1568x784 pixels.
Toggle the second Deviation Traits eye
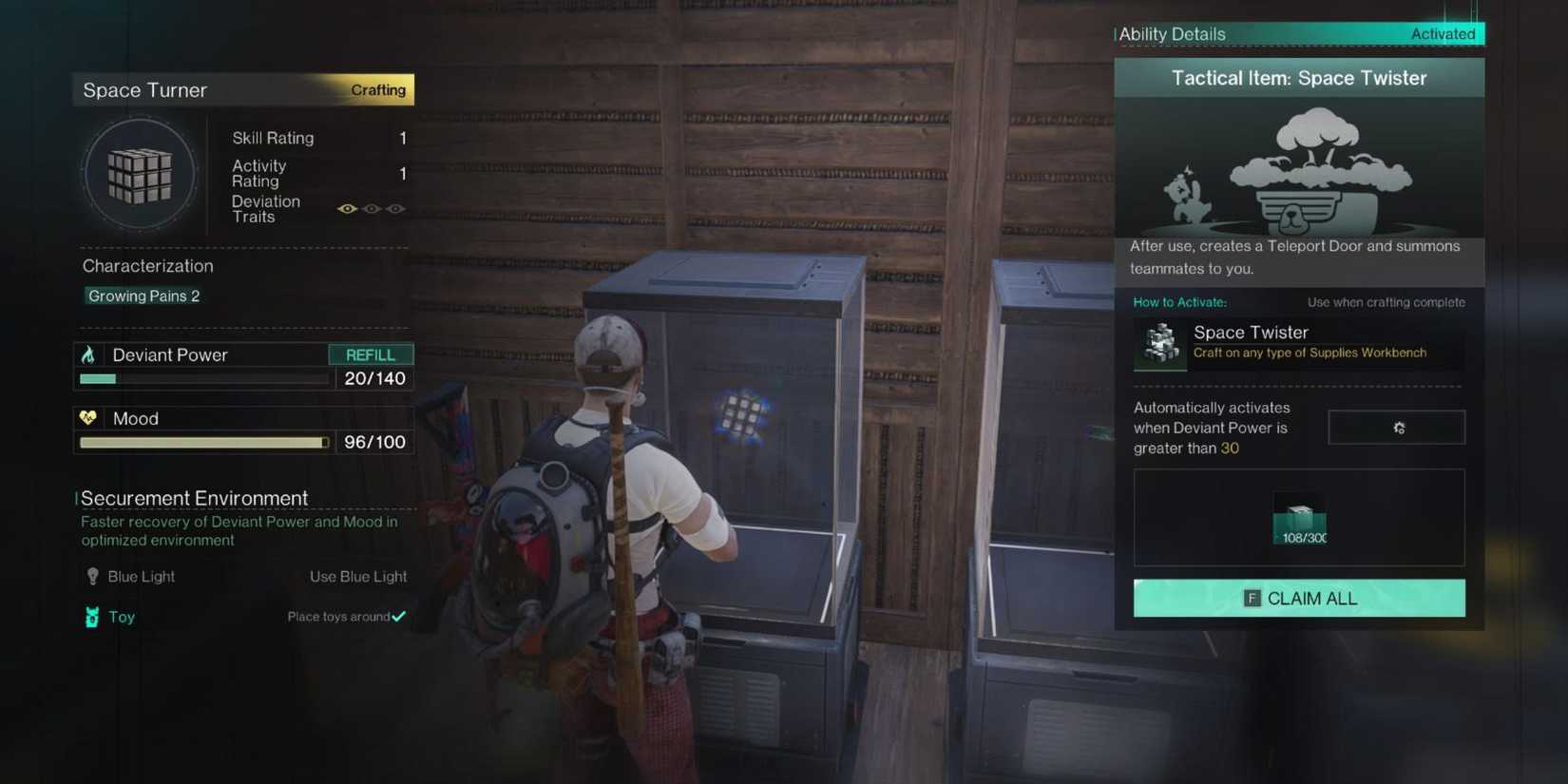point(371,208)
